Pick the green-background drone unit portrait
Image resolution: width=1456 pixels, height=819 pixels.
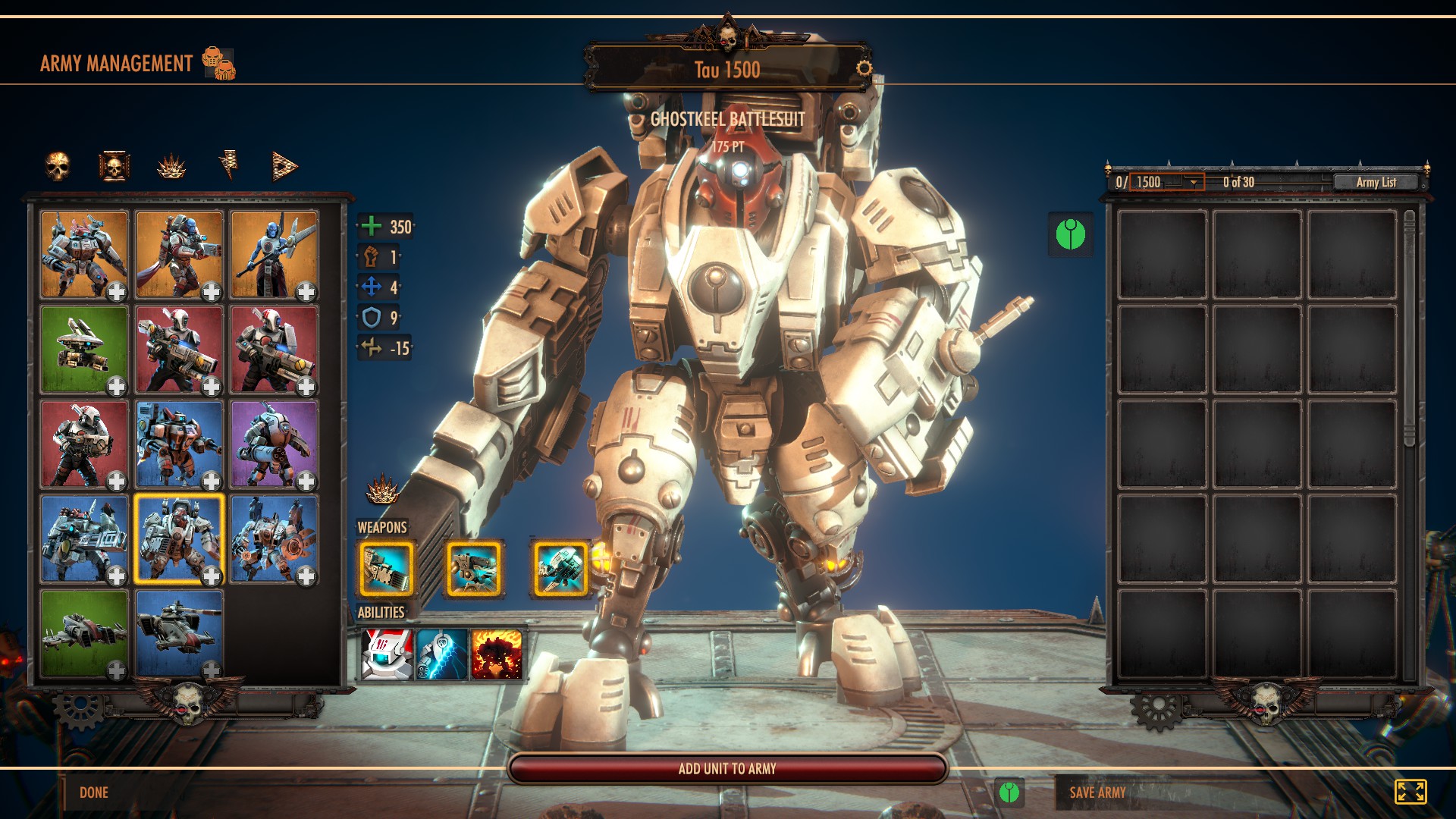click(84, 350)
